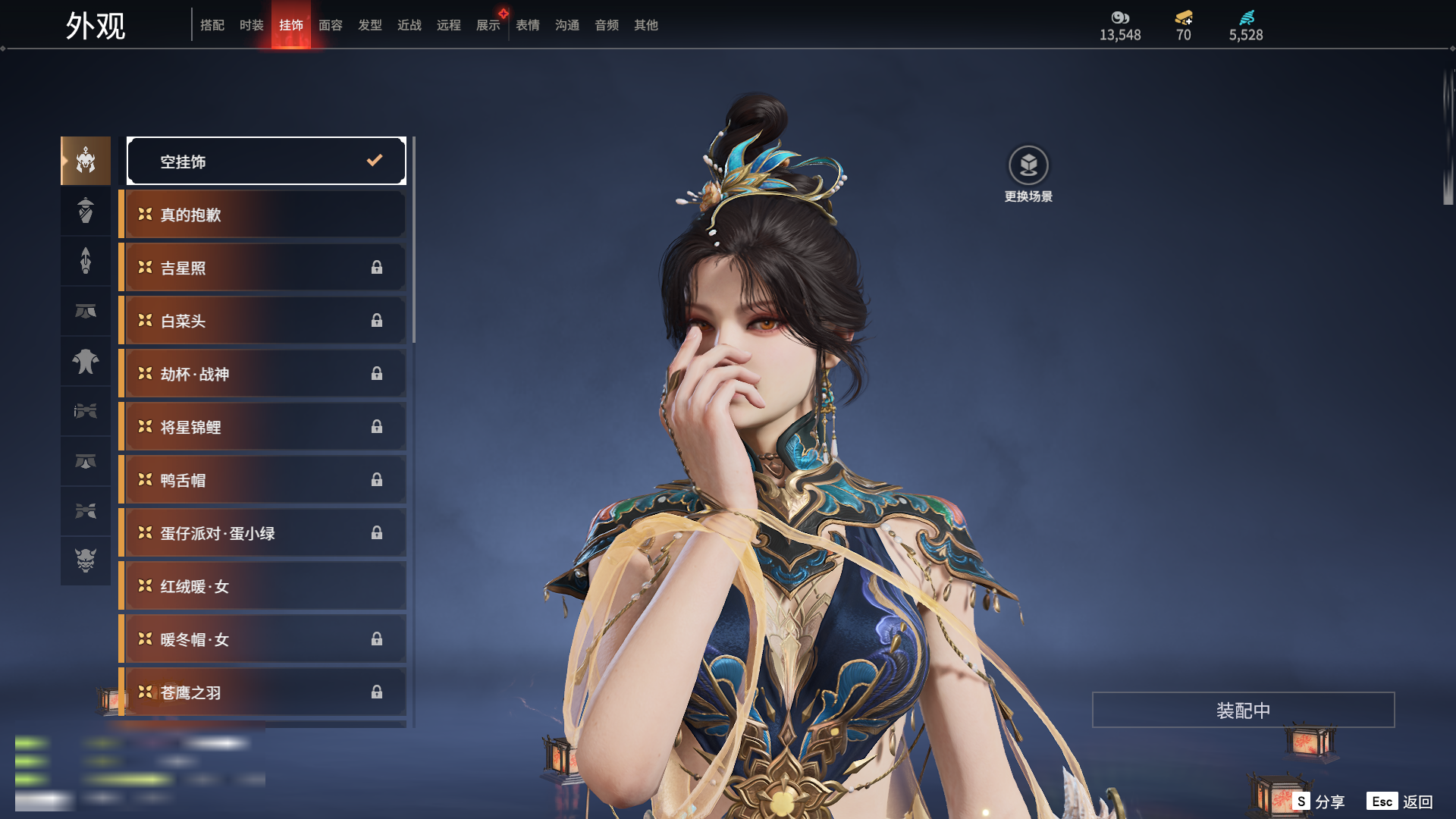This screenshot has width=1456, height=819.
Task: Select the 蛋仔派对·蛋小绿 accessory
Action: pyautogui.click(x=264, y=533)
